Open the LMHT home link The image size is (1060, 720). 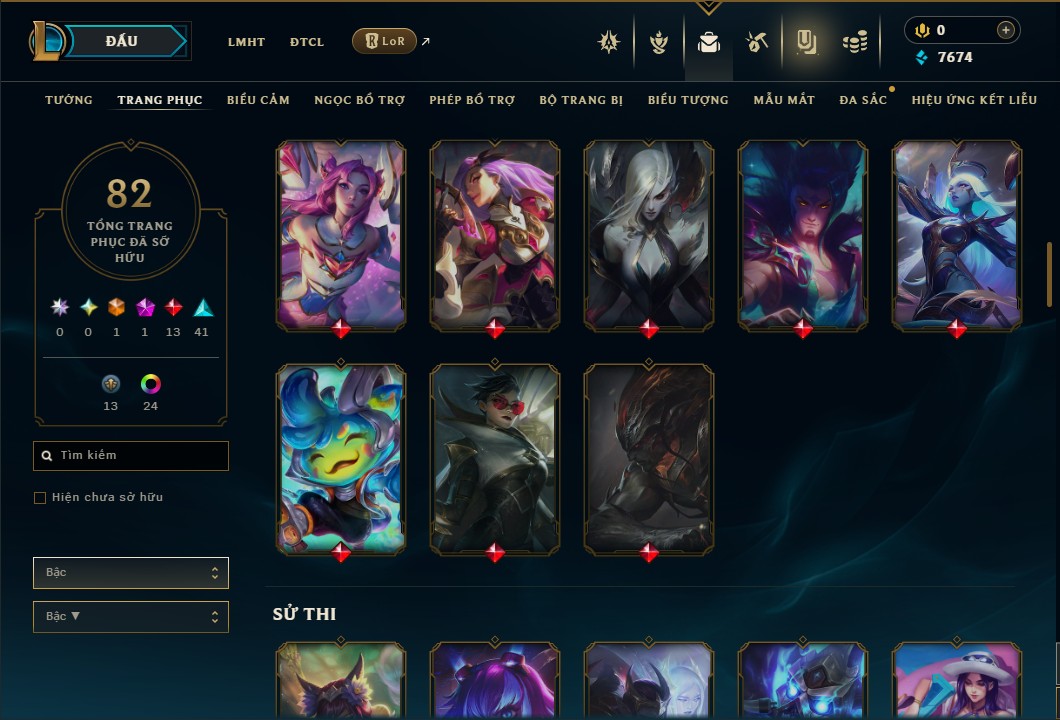click(246, 42)
